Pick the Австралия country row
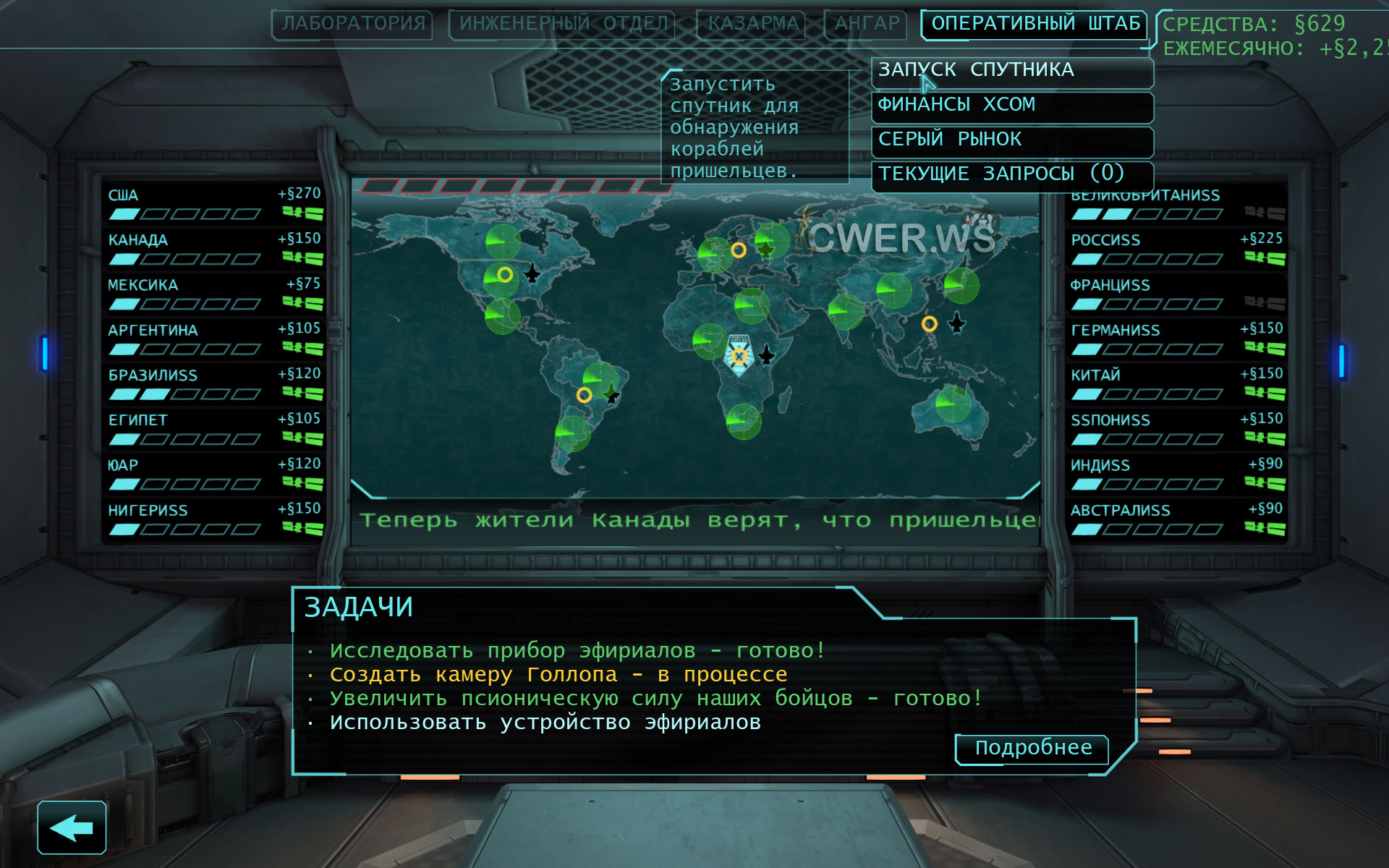 (1176, 519)
